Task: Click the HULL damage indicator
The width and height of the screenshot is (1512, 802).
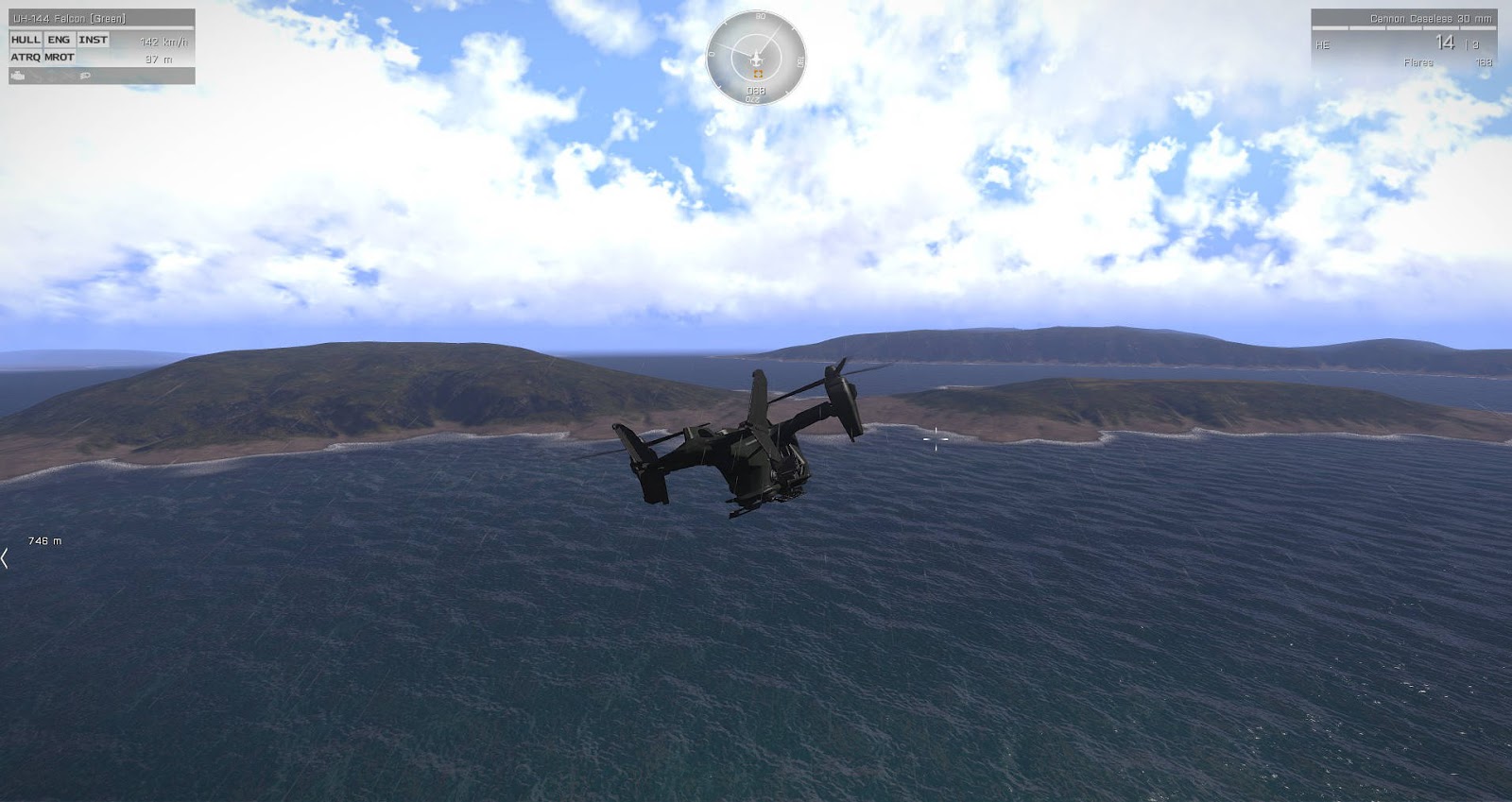Action: [x=26, y=41]
